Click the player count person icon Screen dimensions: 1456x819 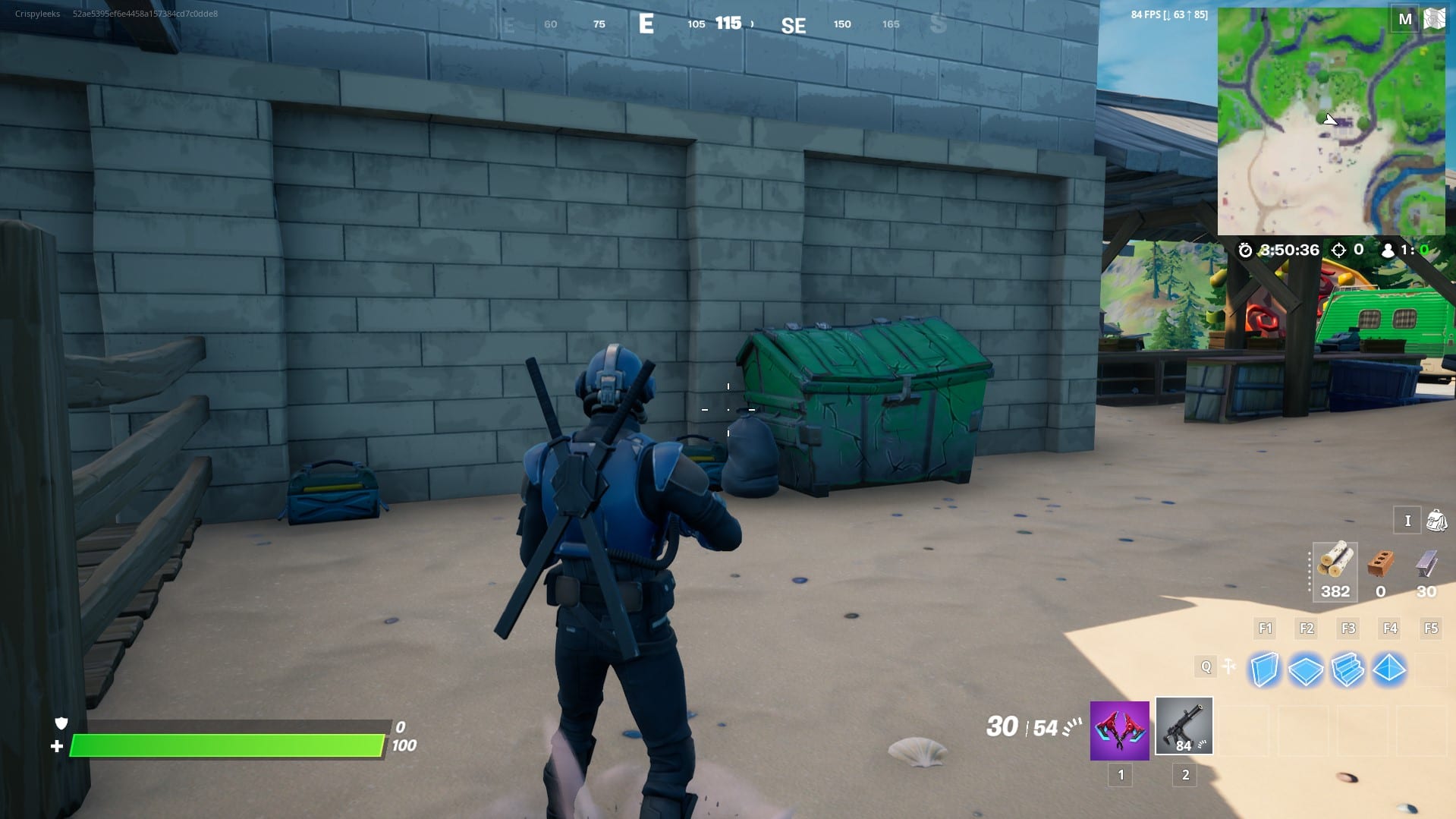(x=1388, y=250)
